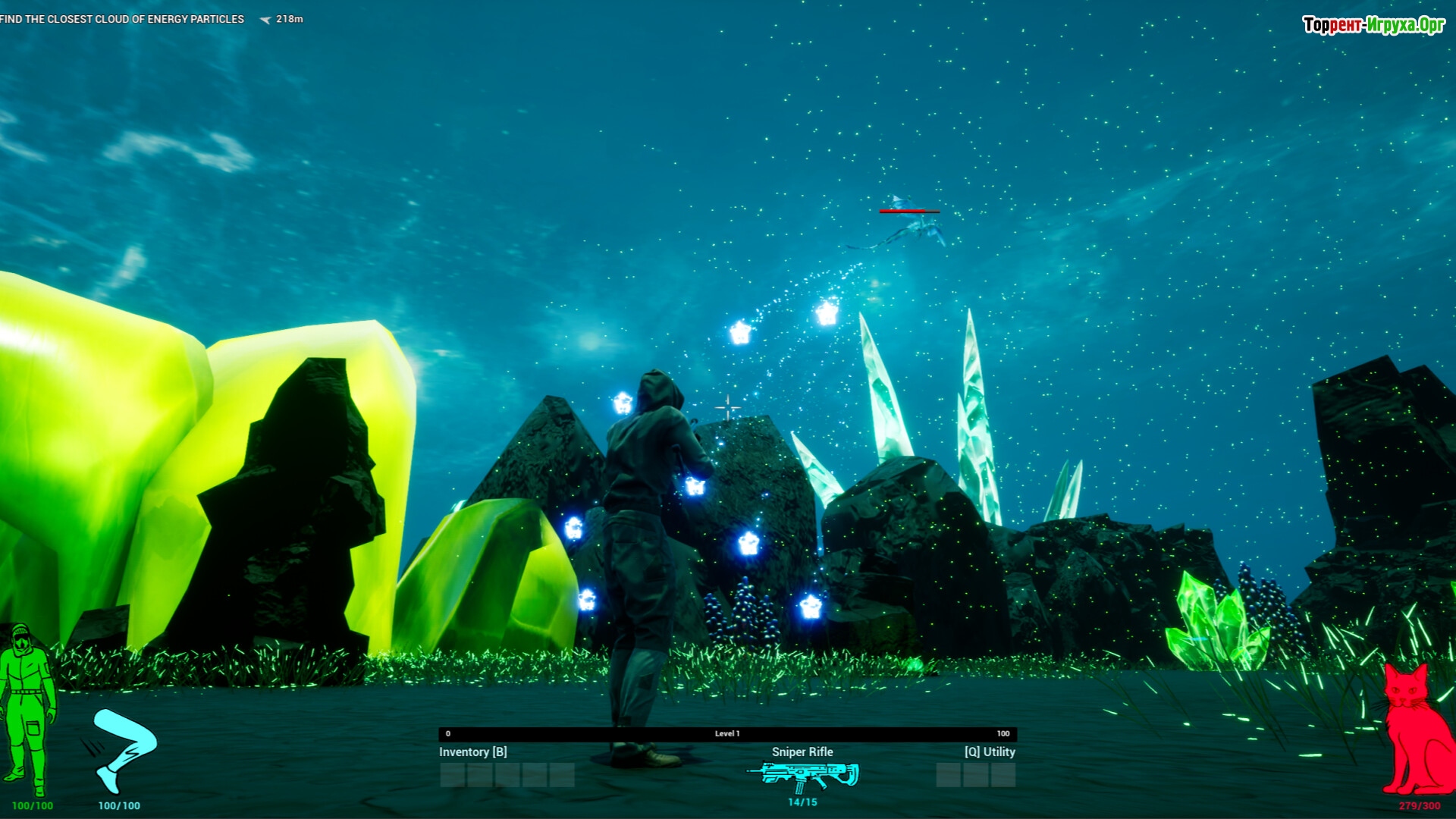Select the Sniper Rifle weapon icon

(x=803, y=775)
